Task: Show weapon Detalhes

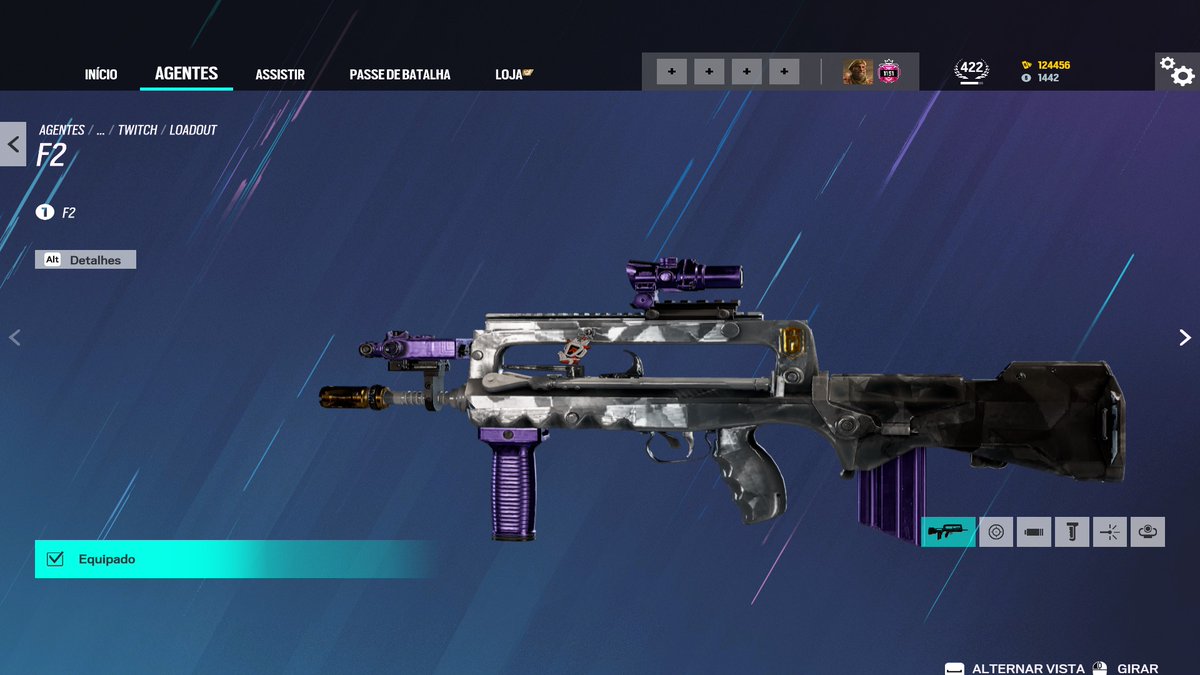Action: coord(86,260)
